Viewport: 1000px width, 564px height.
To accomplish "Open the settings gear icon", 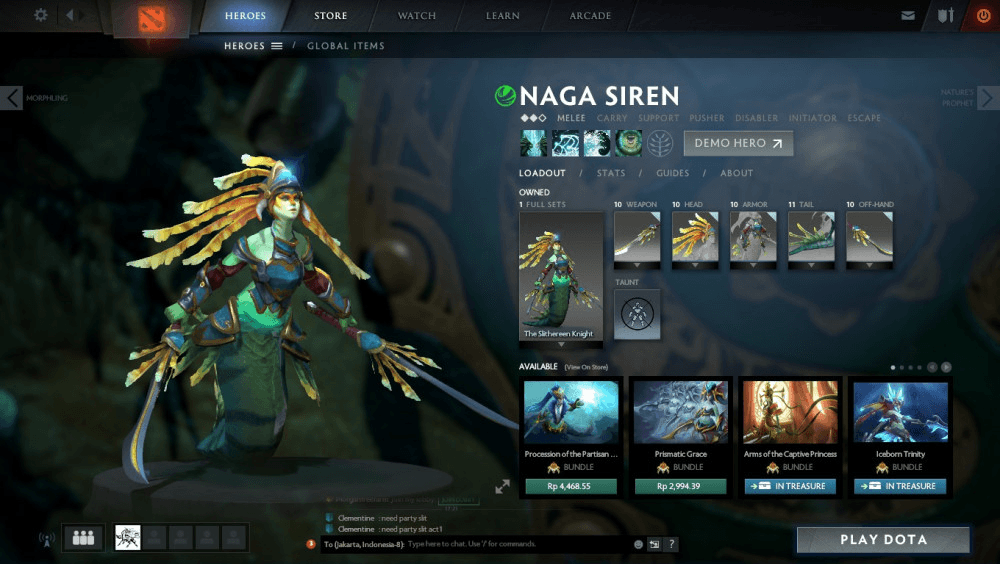I will tap(41, 15).
